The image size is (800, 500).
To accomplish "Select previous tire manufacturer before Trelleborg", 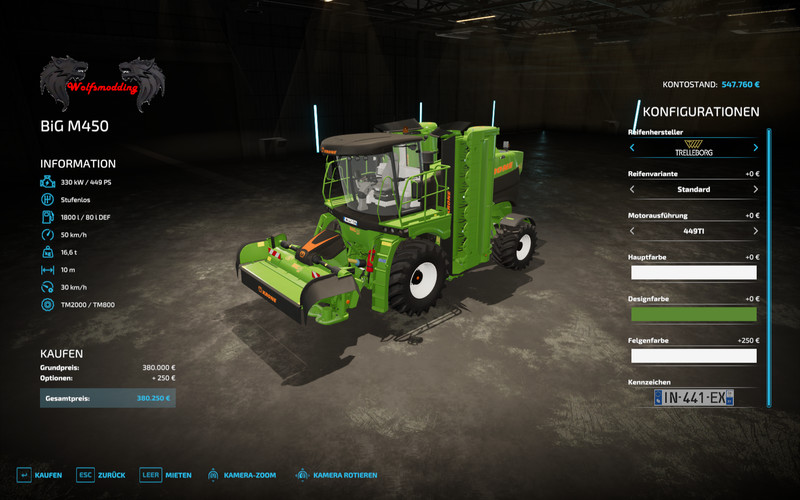I will [632, 148].
